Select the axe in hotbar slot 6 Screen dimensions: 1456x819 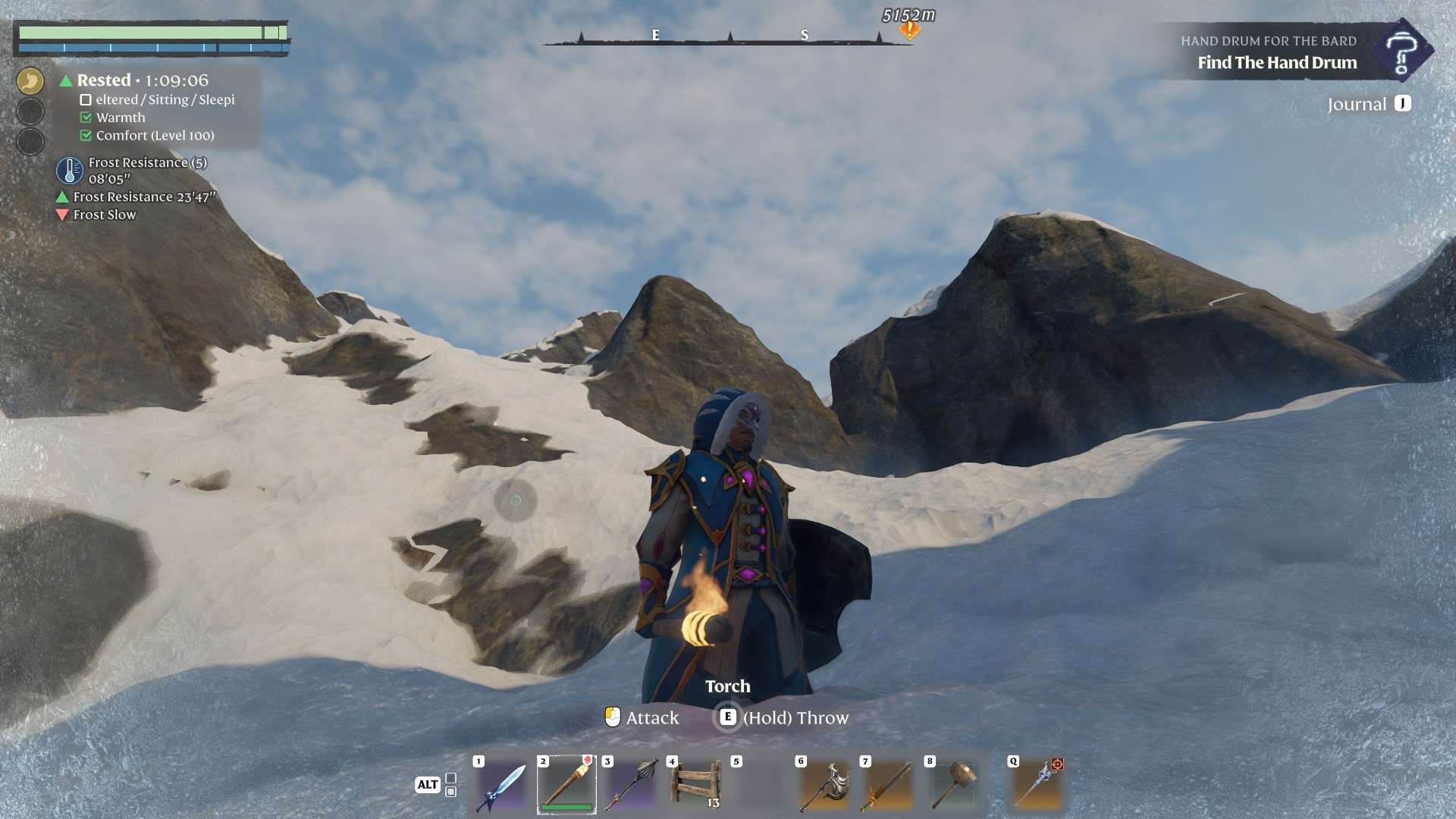[x=824, y=786]
